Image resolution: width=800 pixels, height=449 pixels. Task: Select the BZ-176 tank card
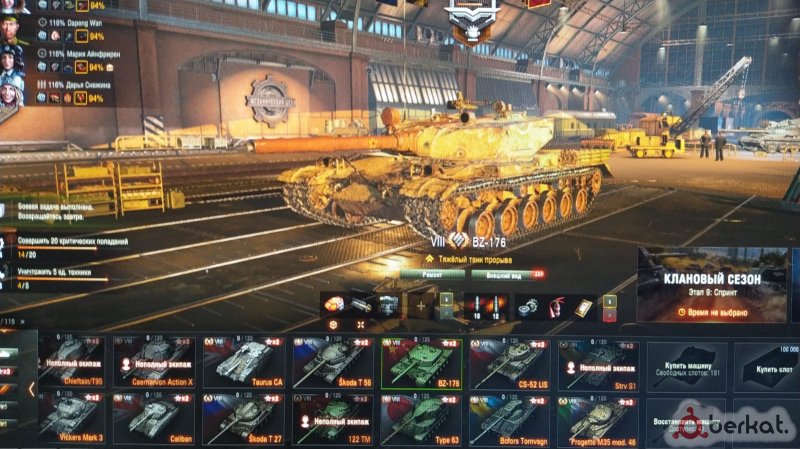tap(420, 362)
